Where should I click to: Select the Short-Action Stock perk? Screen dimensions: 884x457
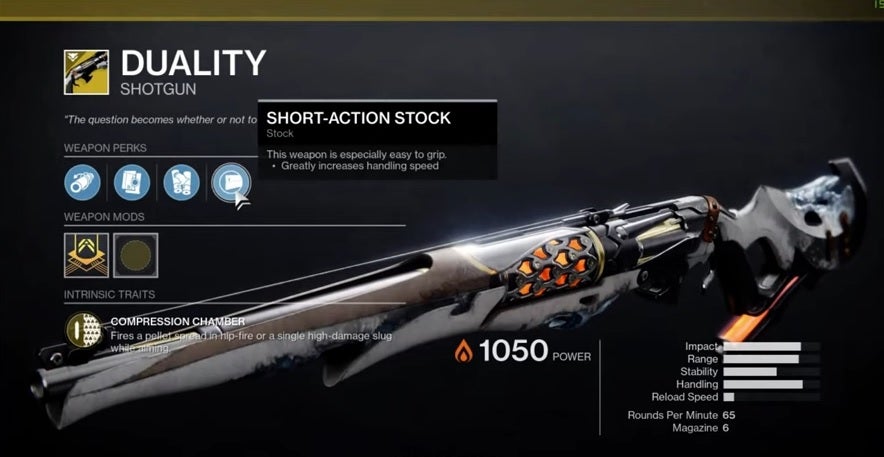pos(230,183)
